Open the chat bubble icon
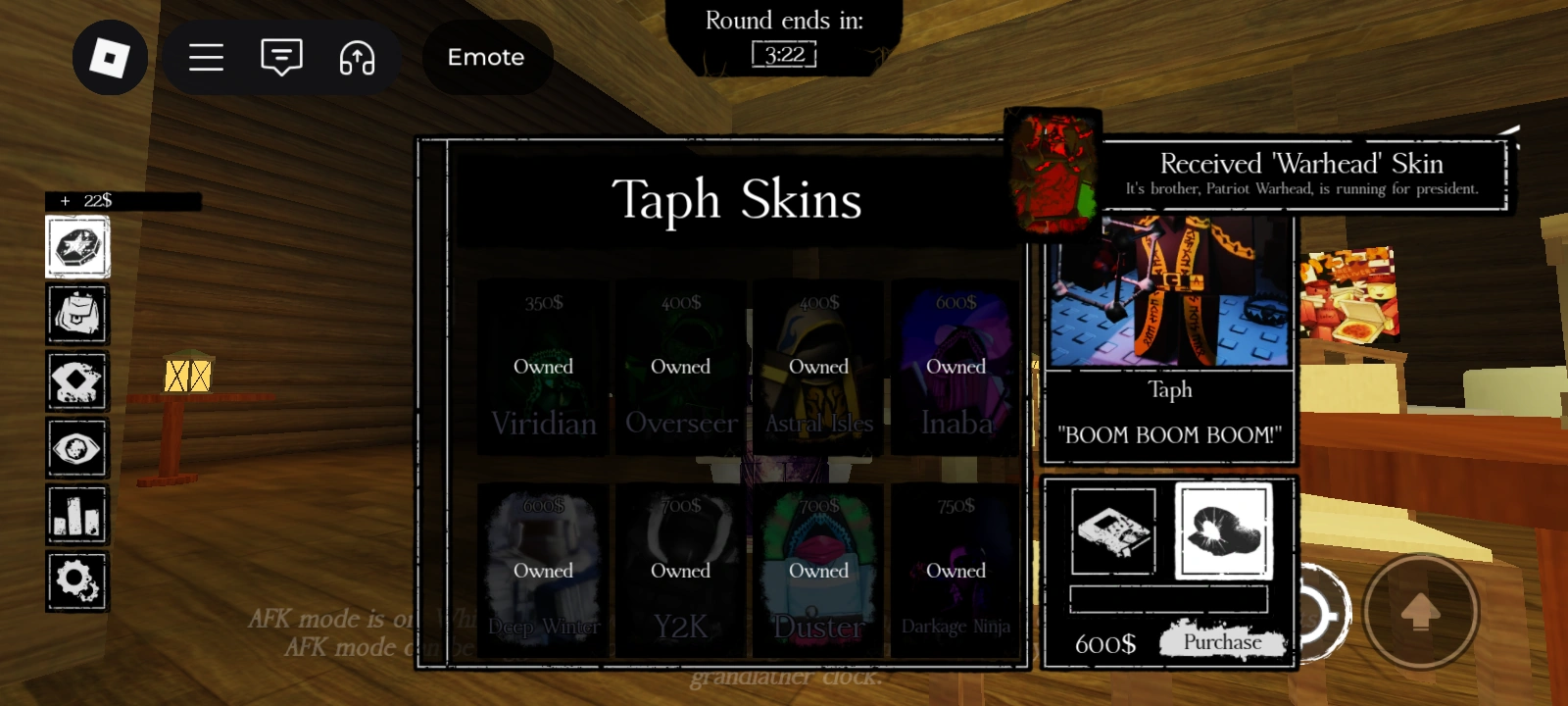The width and height of the screenshot is (1568, 706). (x=281, y=58)
